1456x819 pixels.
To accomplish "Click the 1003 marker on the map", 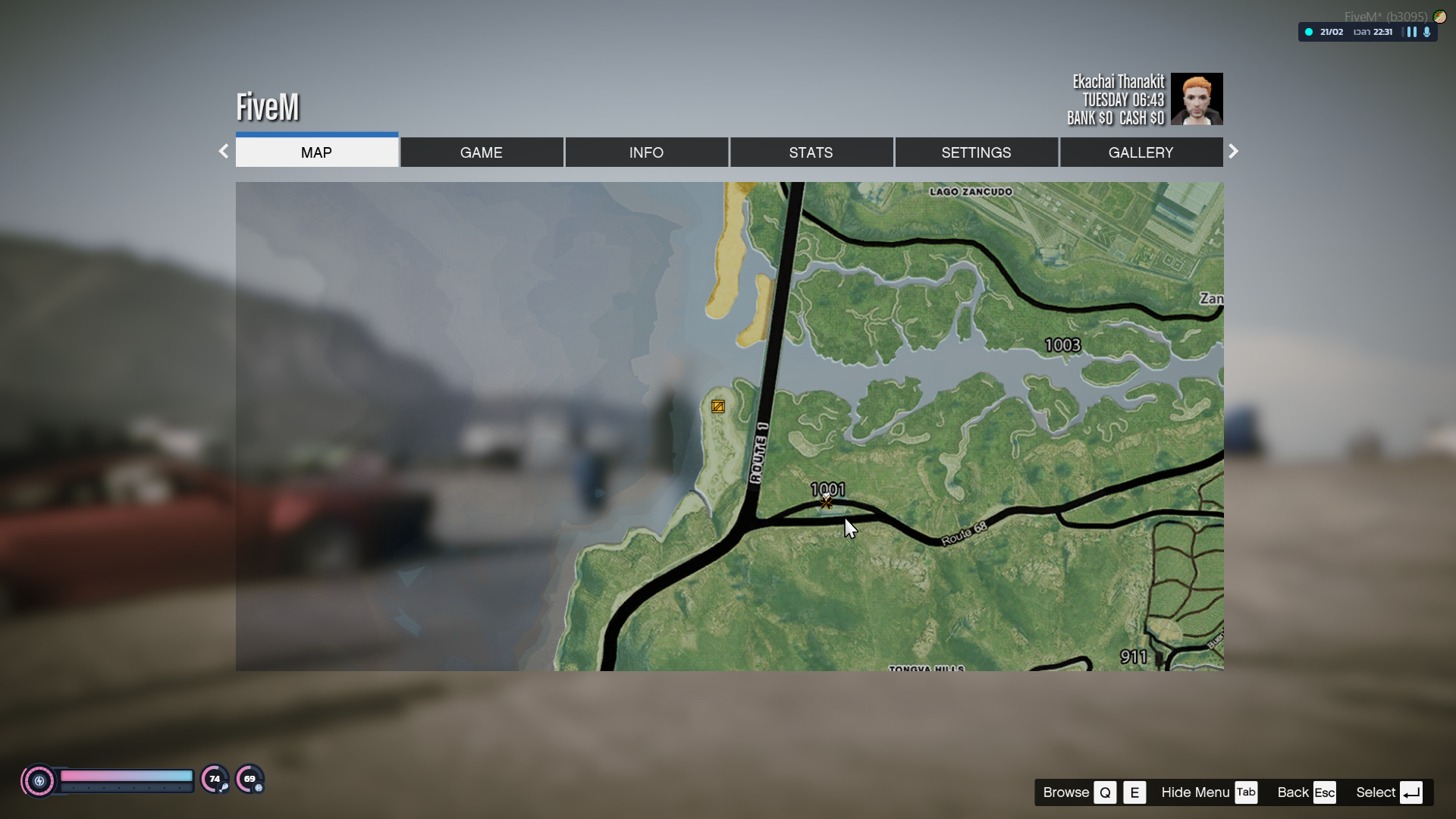I will tap(1062, 346).
